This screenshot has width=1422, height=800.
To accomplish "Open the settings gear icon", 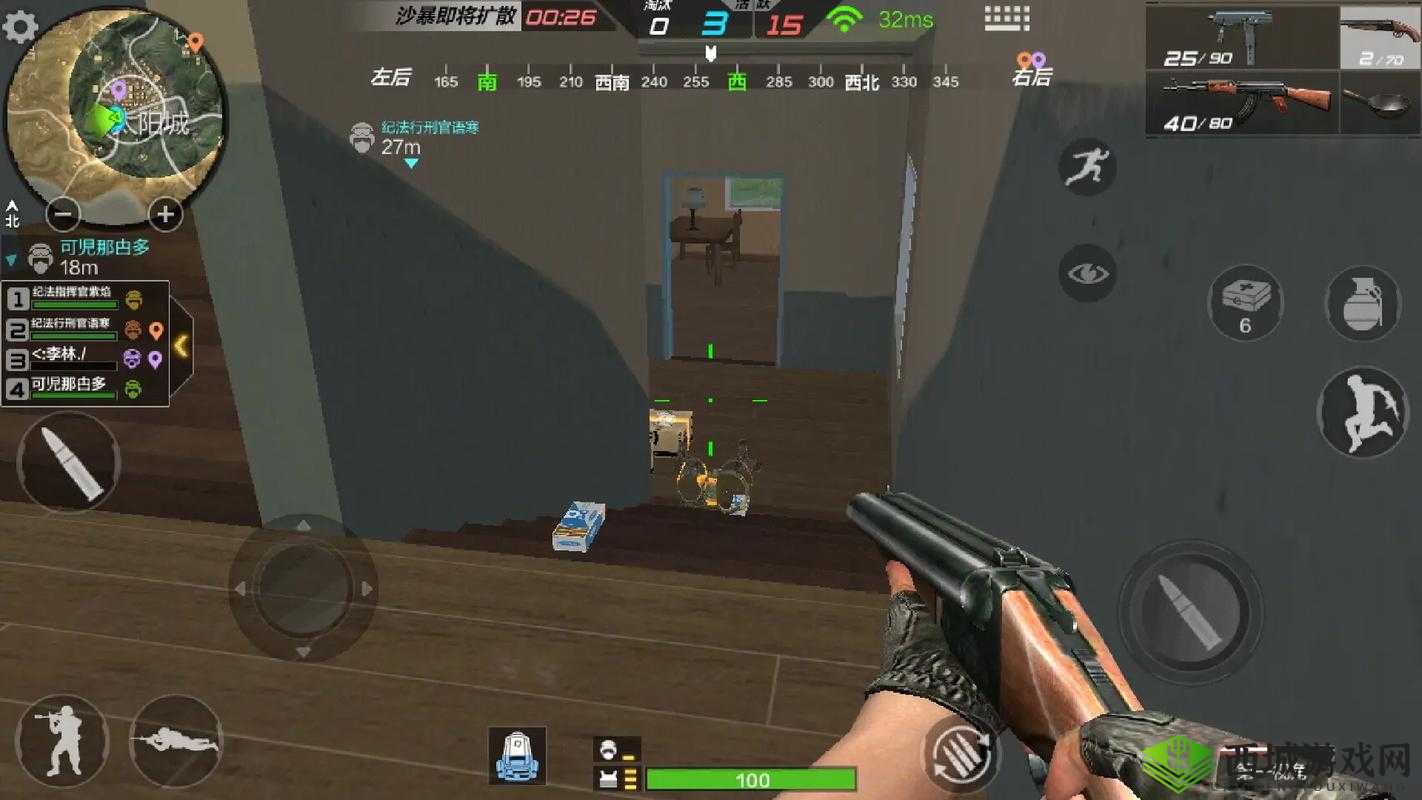I will point(20,27).
